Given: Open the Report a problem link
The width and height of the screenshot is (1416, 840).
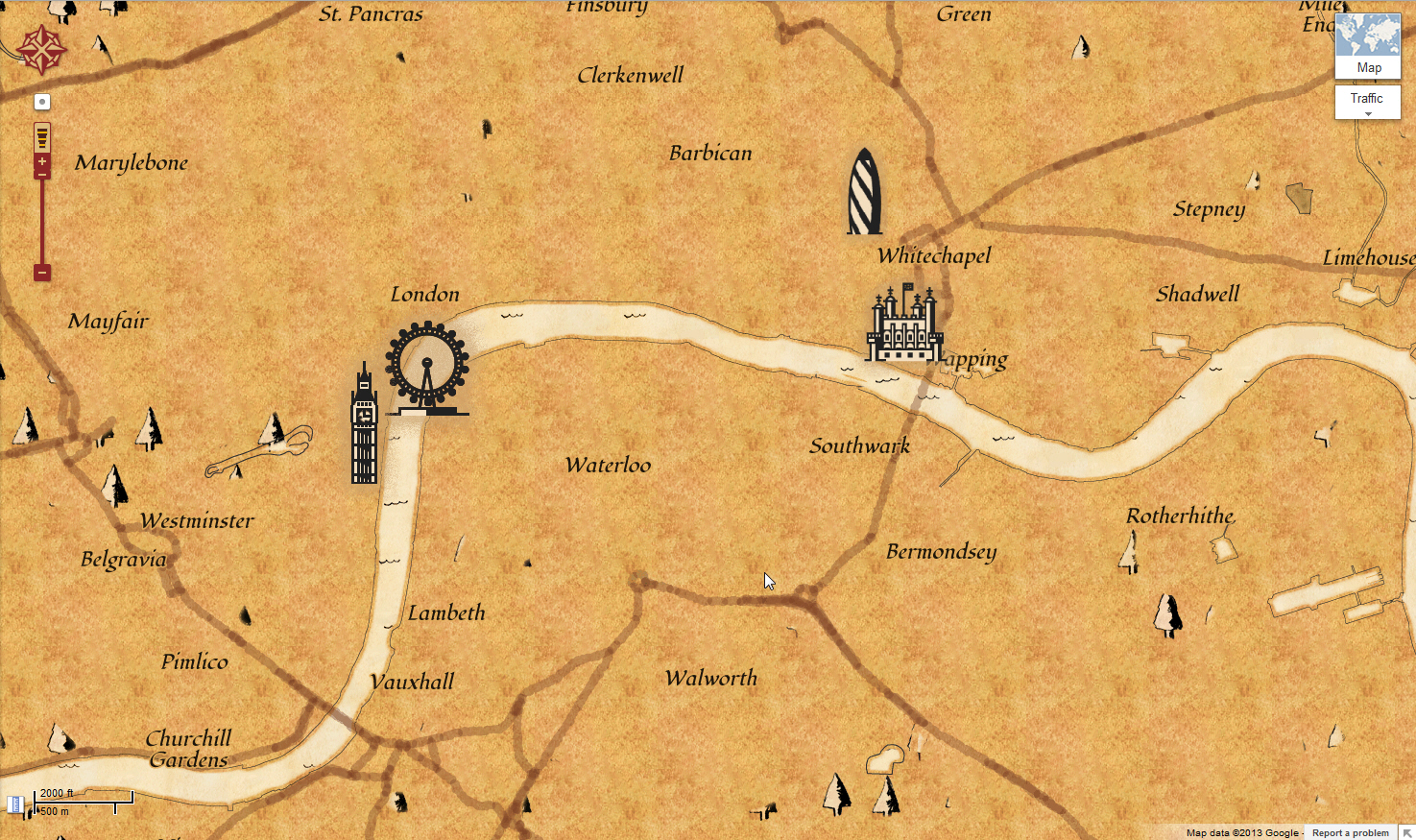Looking at the screenshot, I should [1350, 832].
